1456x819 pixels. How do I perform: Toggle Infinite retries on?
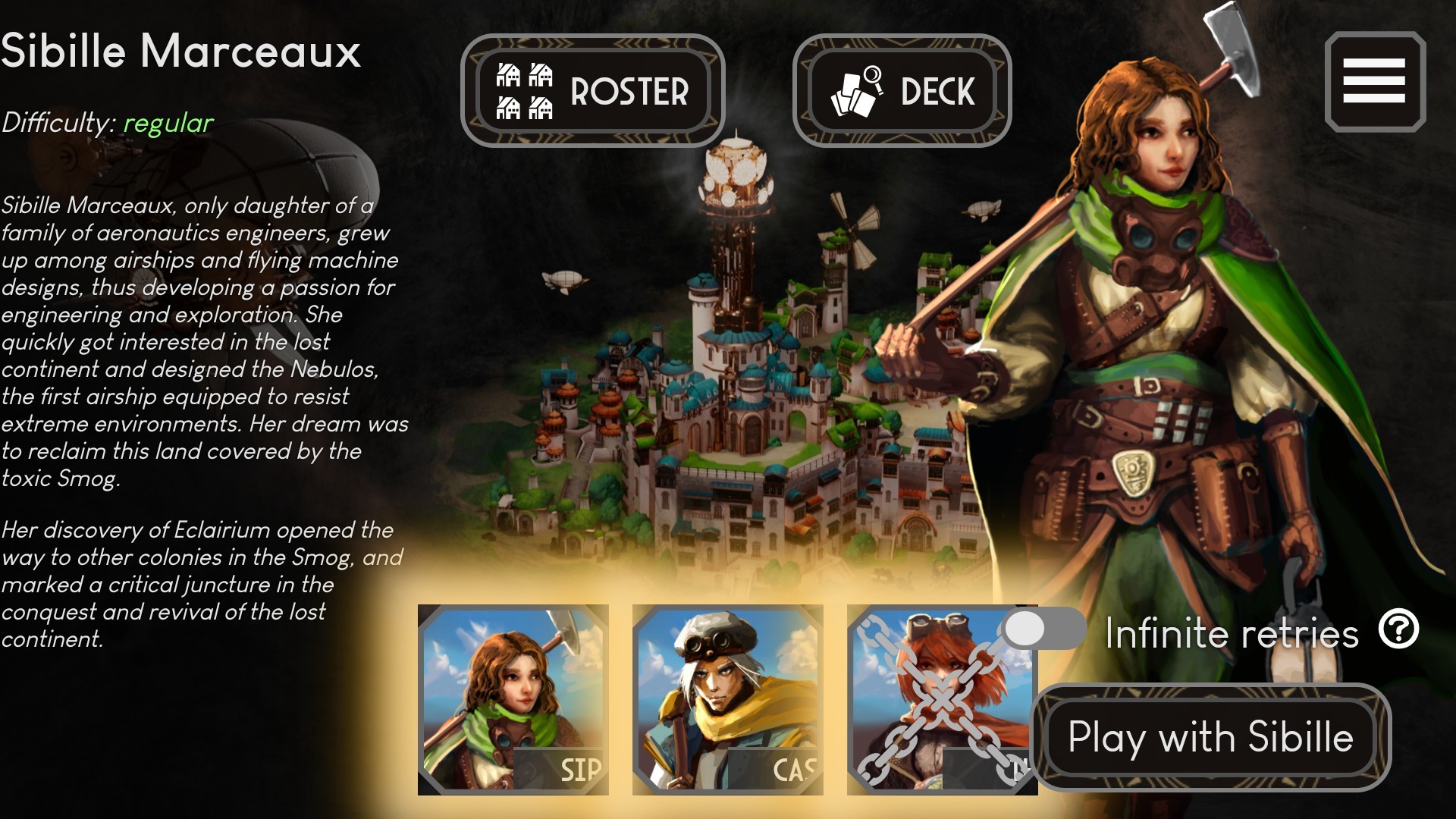1043,629
